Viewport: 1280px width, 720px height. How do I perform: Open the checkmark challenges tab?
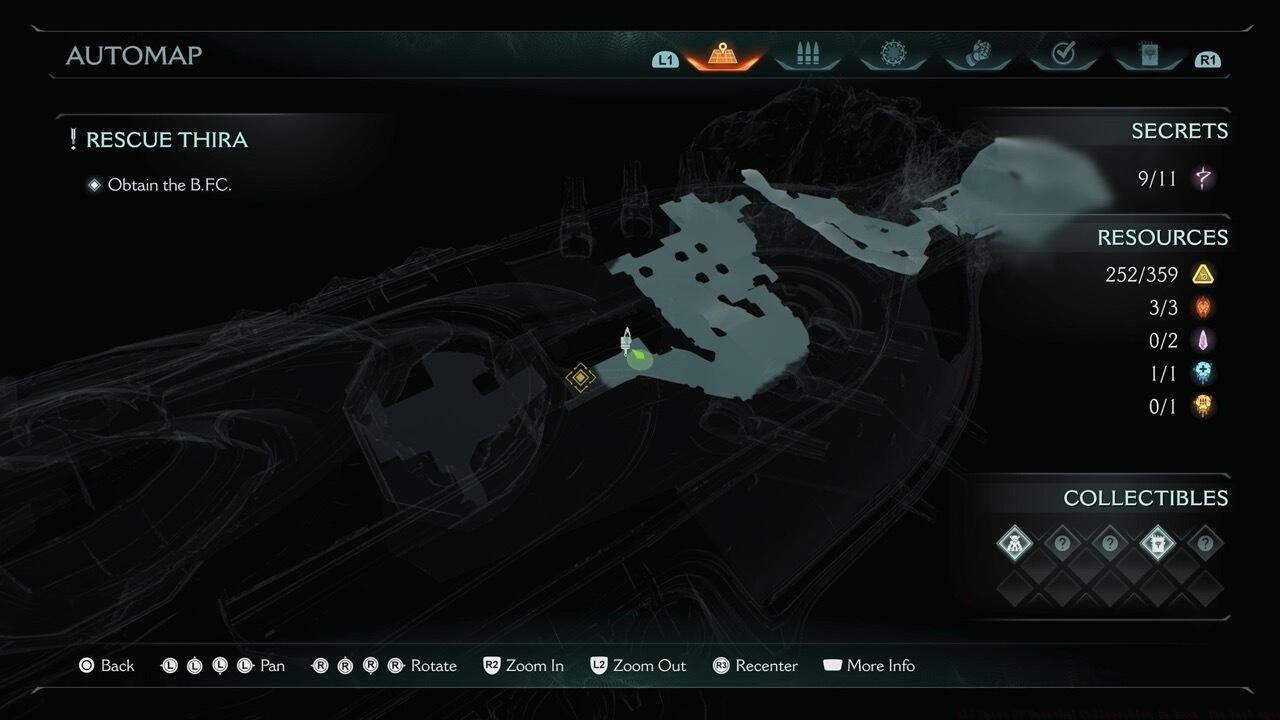click(1063, 55)
